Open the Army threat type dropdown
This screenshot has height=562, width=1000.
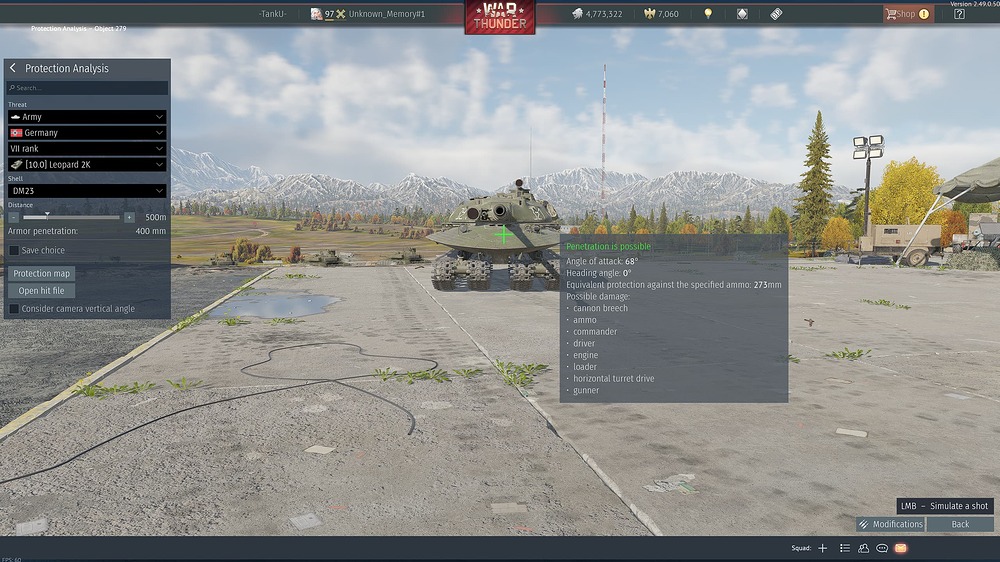pyautogui.click(x=87, y=117)
